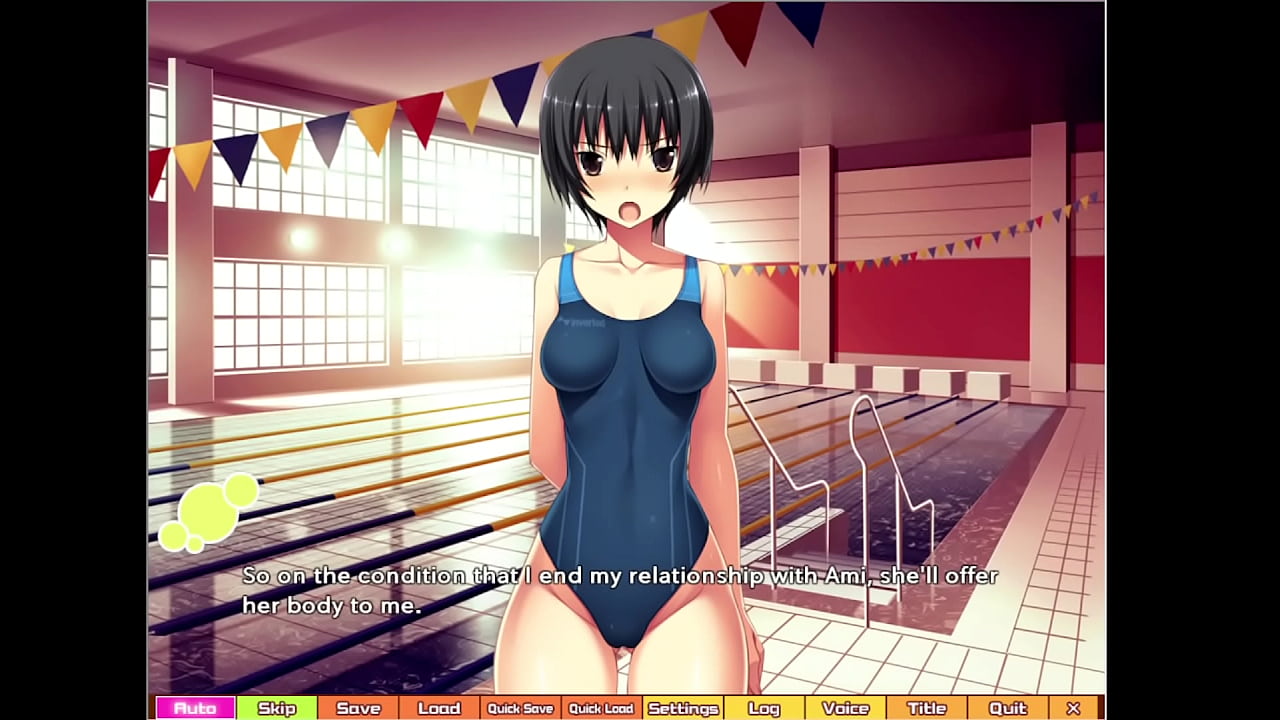Toggle the Auto play button
Viewport: 1280px width, 720px height.
point(195,708)
